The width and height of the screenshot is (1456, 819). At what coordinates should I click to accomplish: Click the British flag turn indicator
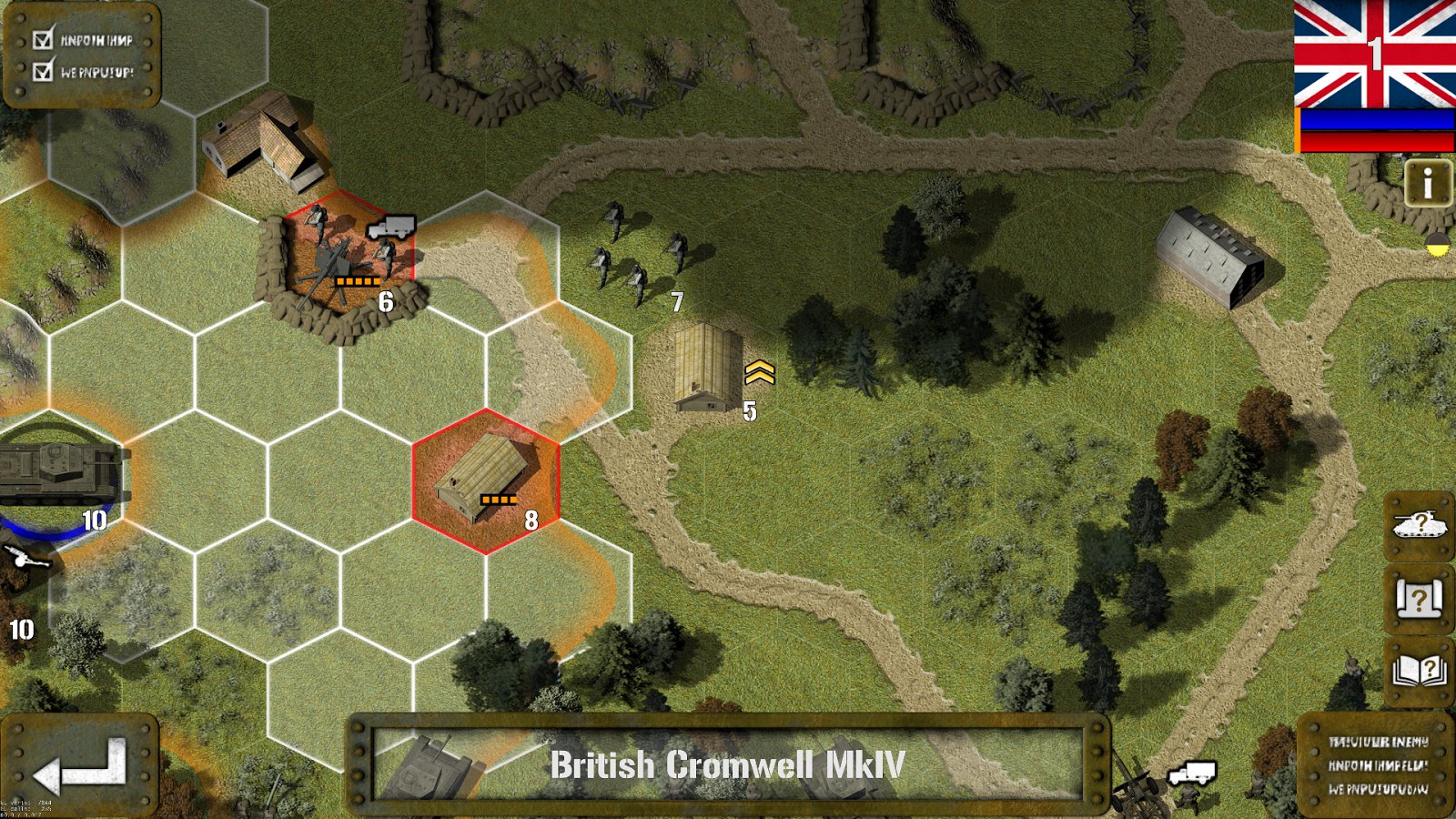pyautogui.click(x=1374, y=55)
